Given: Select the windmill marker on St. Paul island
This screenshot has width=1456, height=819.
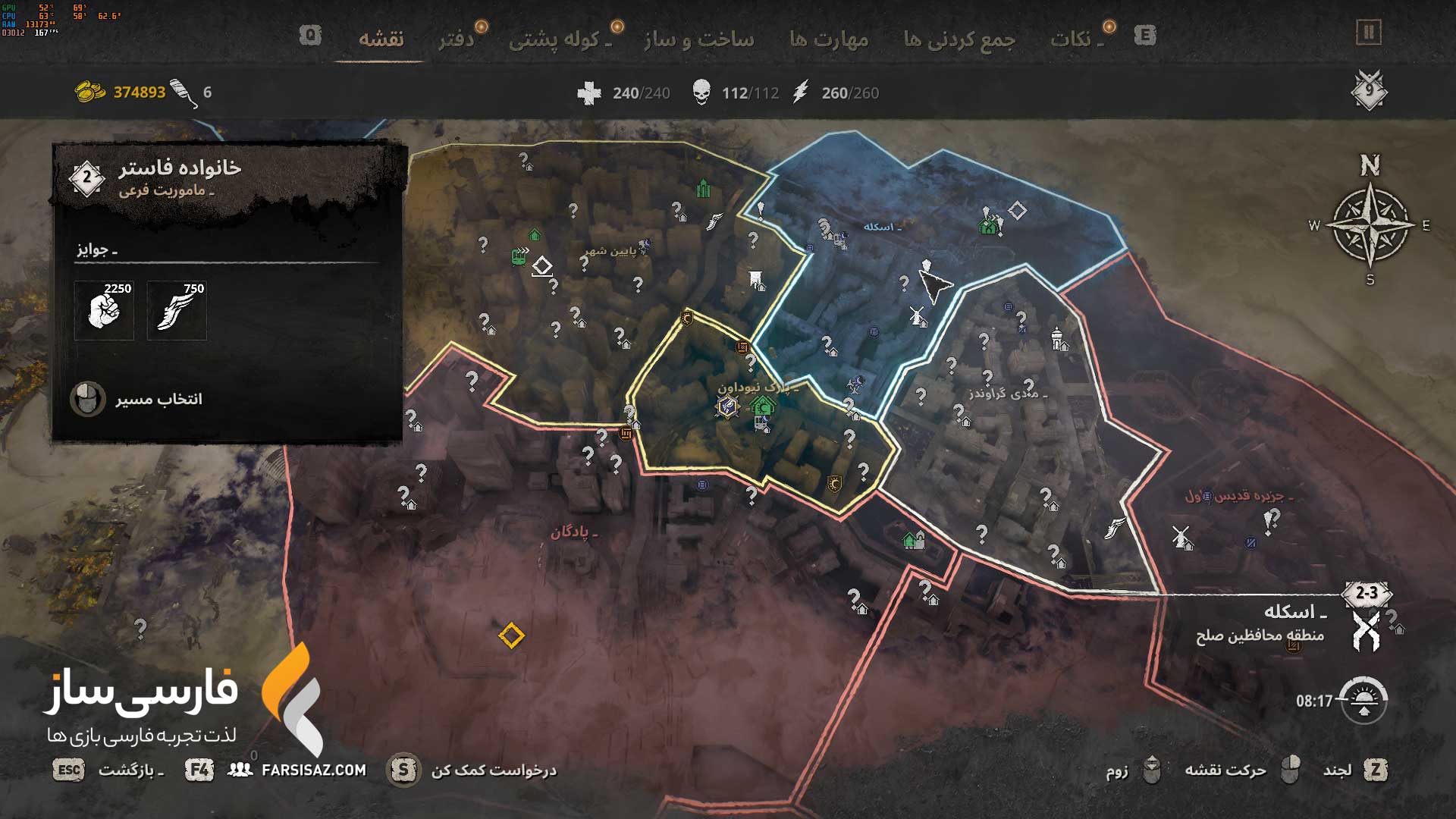Looking at the screenshot, I should (x=1180, y=536).
